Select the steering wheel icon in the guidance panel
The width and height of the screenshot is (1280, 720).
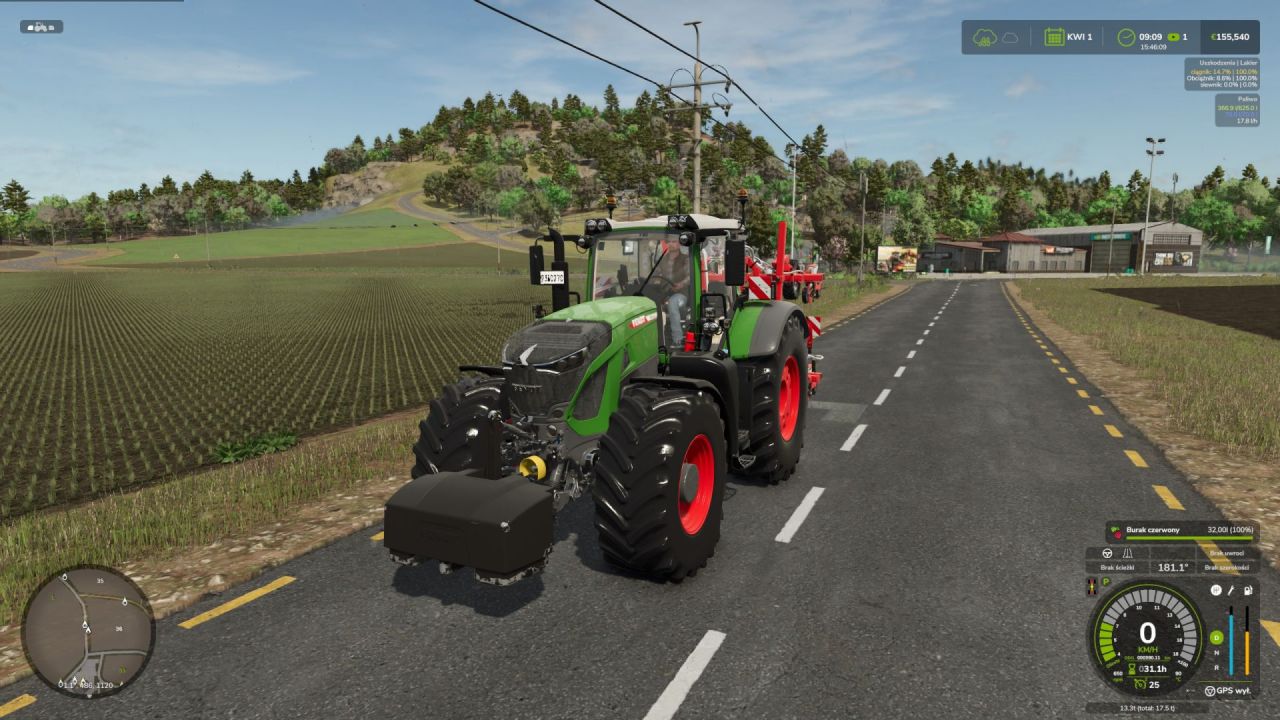coord(1107,552)
